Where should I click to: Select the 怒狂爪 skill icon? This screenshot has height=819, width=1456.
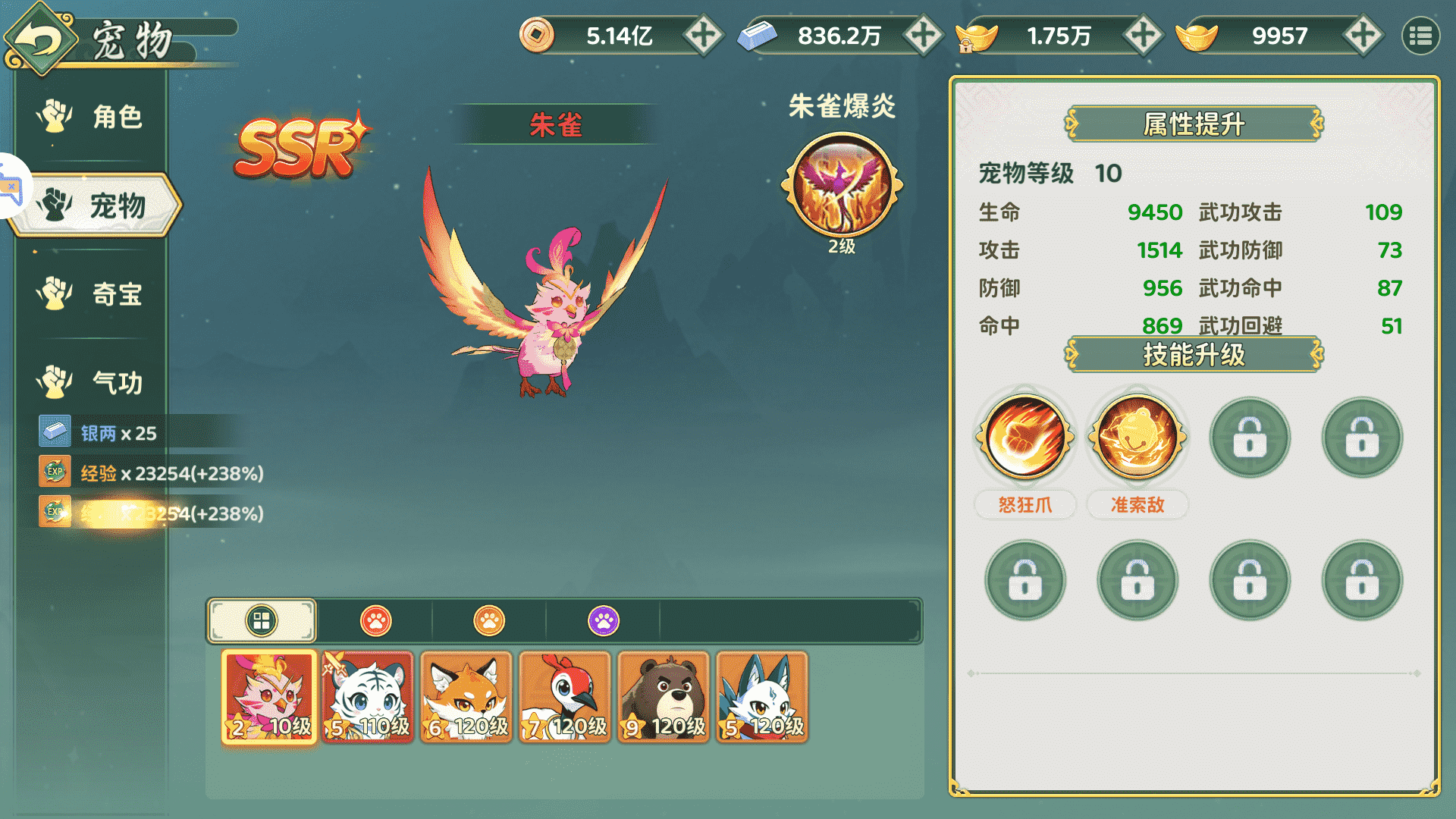click(1025, 438)
